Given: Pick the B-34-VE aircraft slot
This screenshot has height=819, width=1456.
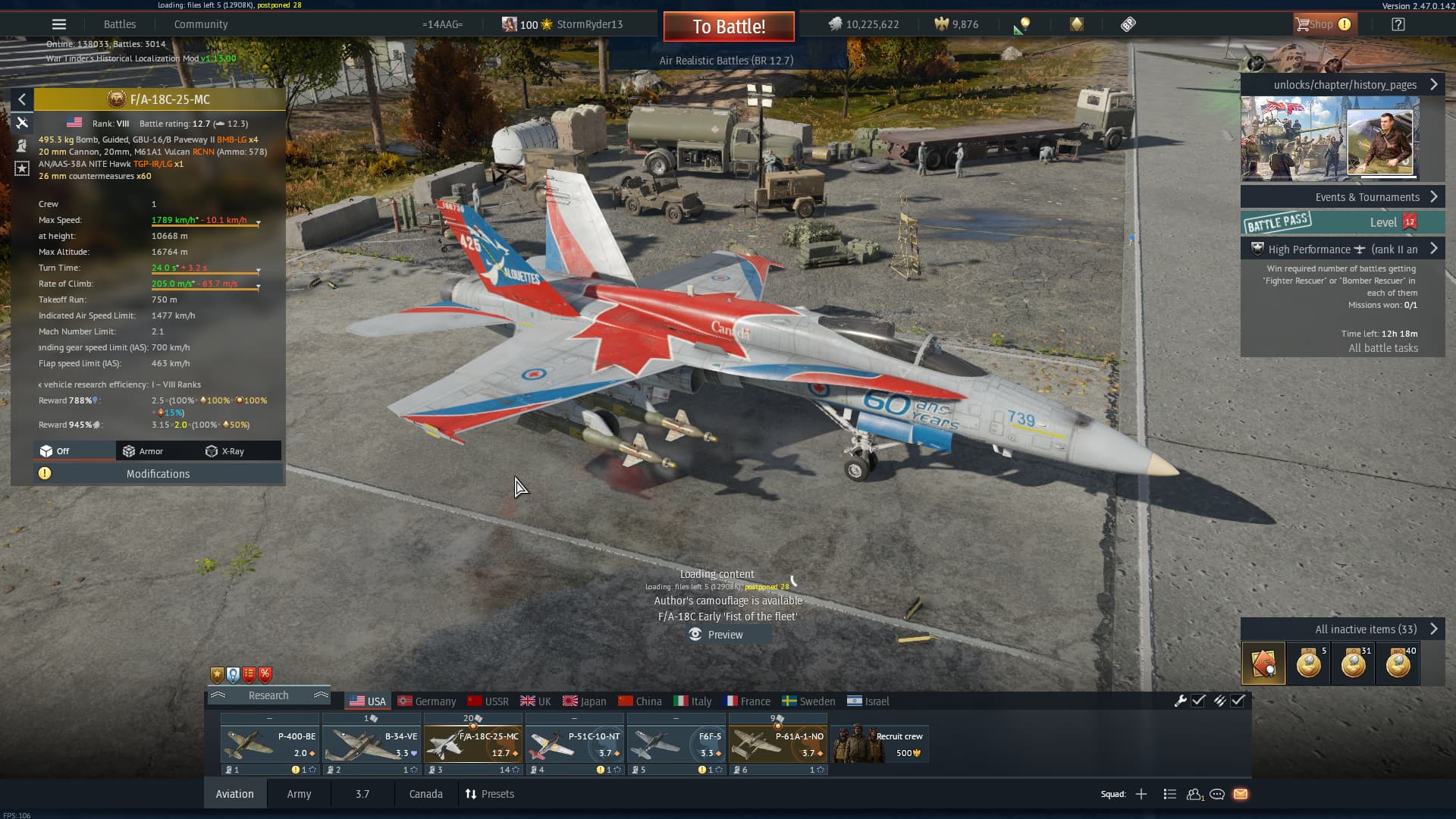Looking at the screenshot, I should [371, 744].
